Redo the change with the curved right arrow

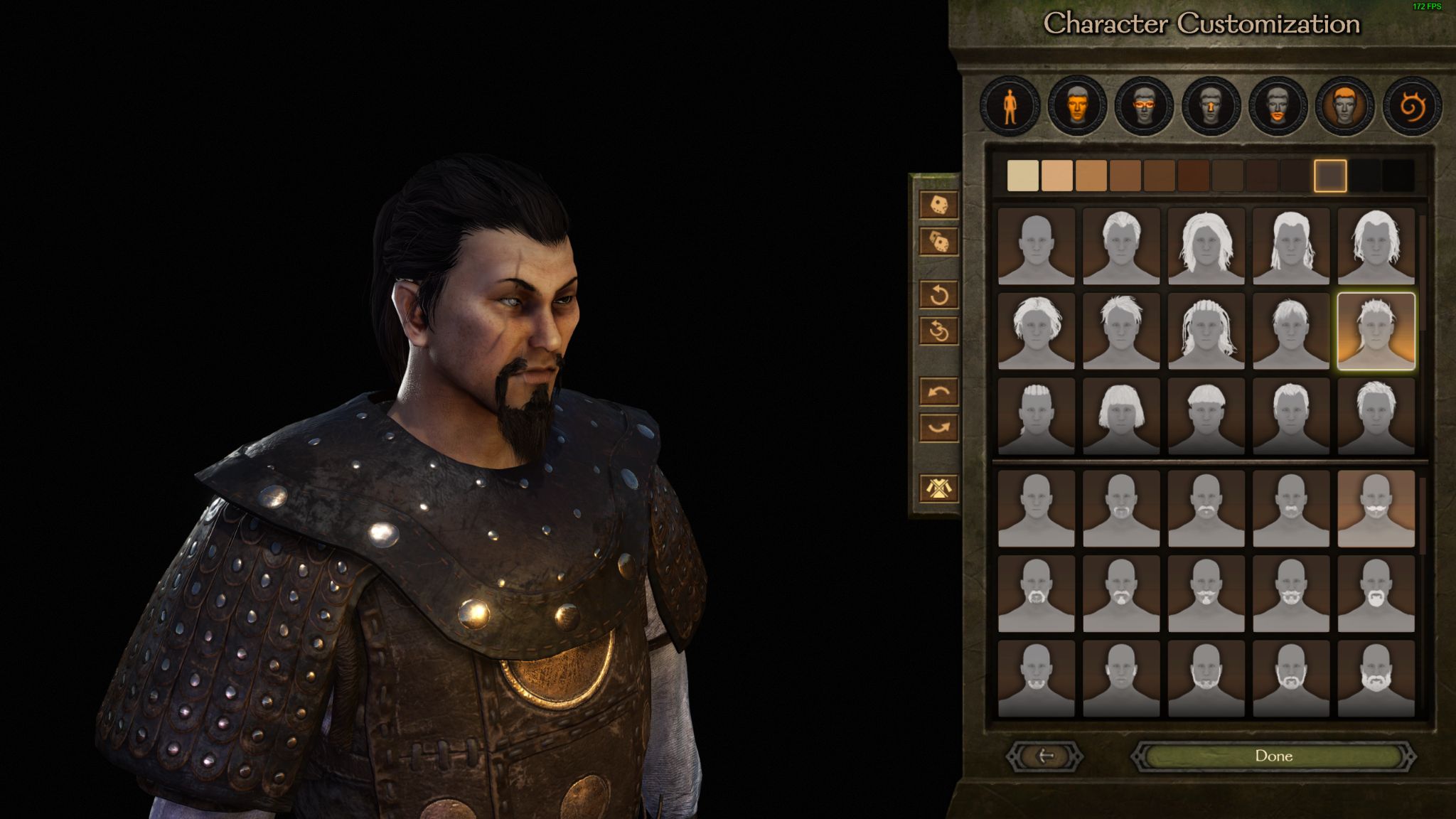pyautogui.click(x=938, y=428)
